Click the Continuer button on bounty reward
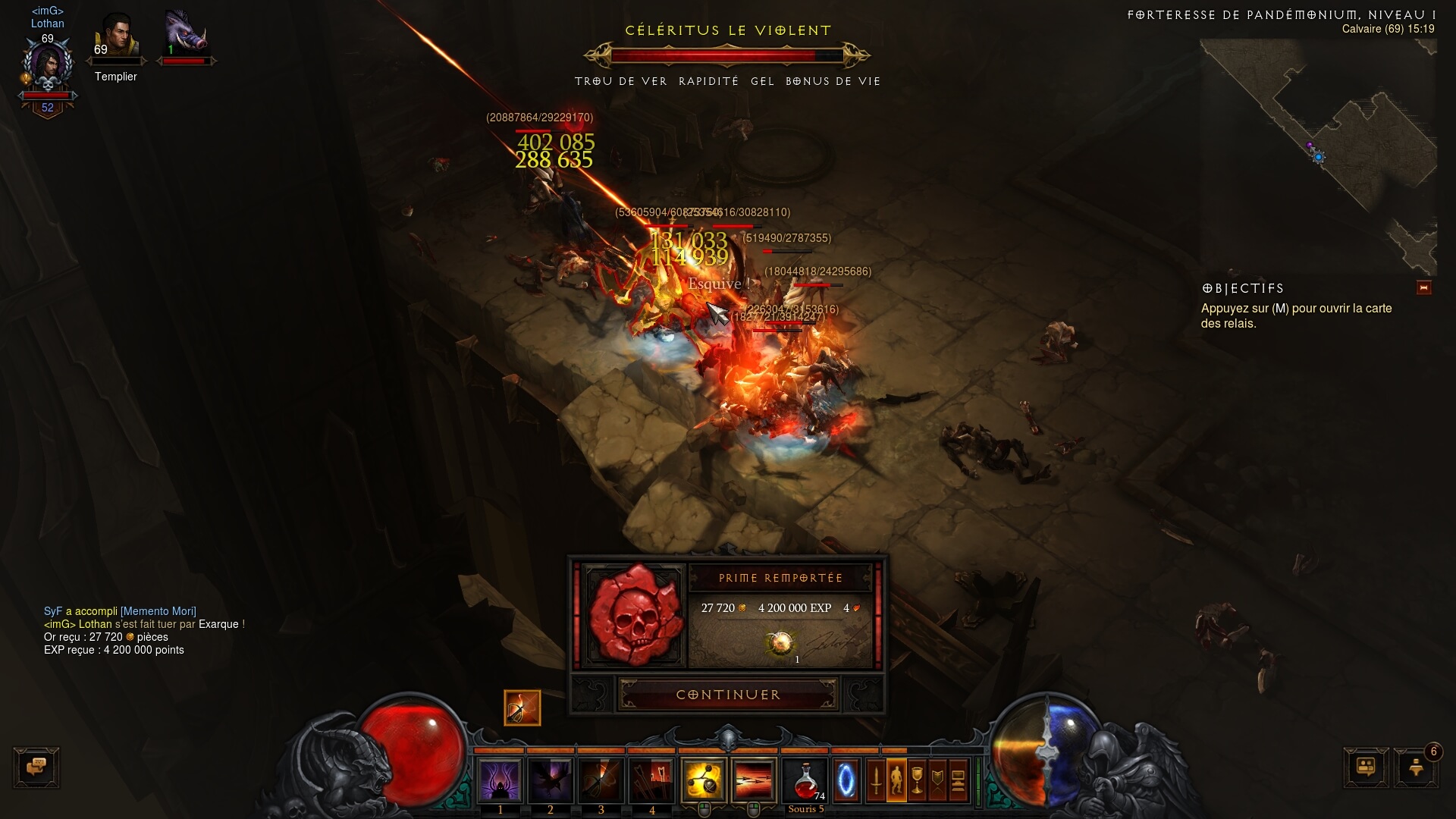The image size is (1456, 819). [728, 695]
